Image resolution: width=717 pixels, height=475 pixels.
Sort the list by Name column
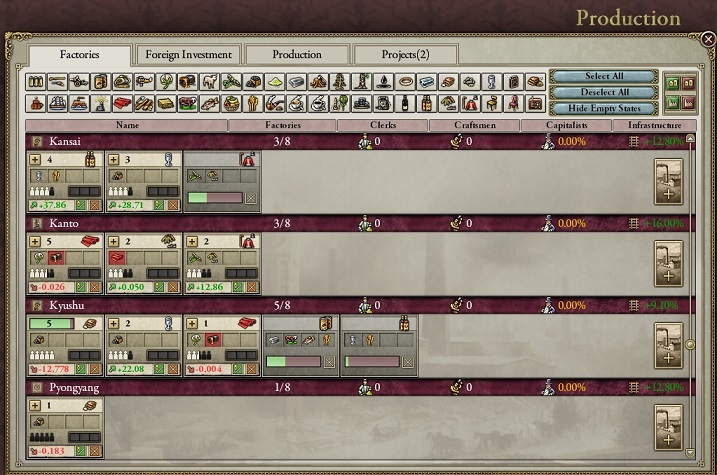tap(127, 126)
